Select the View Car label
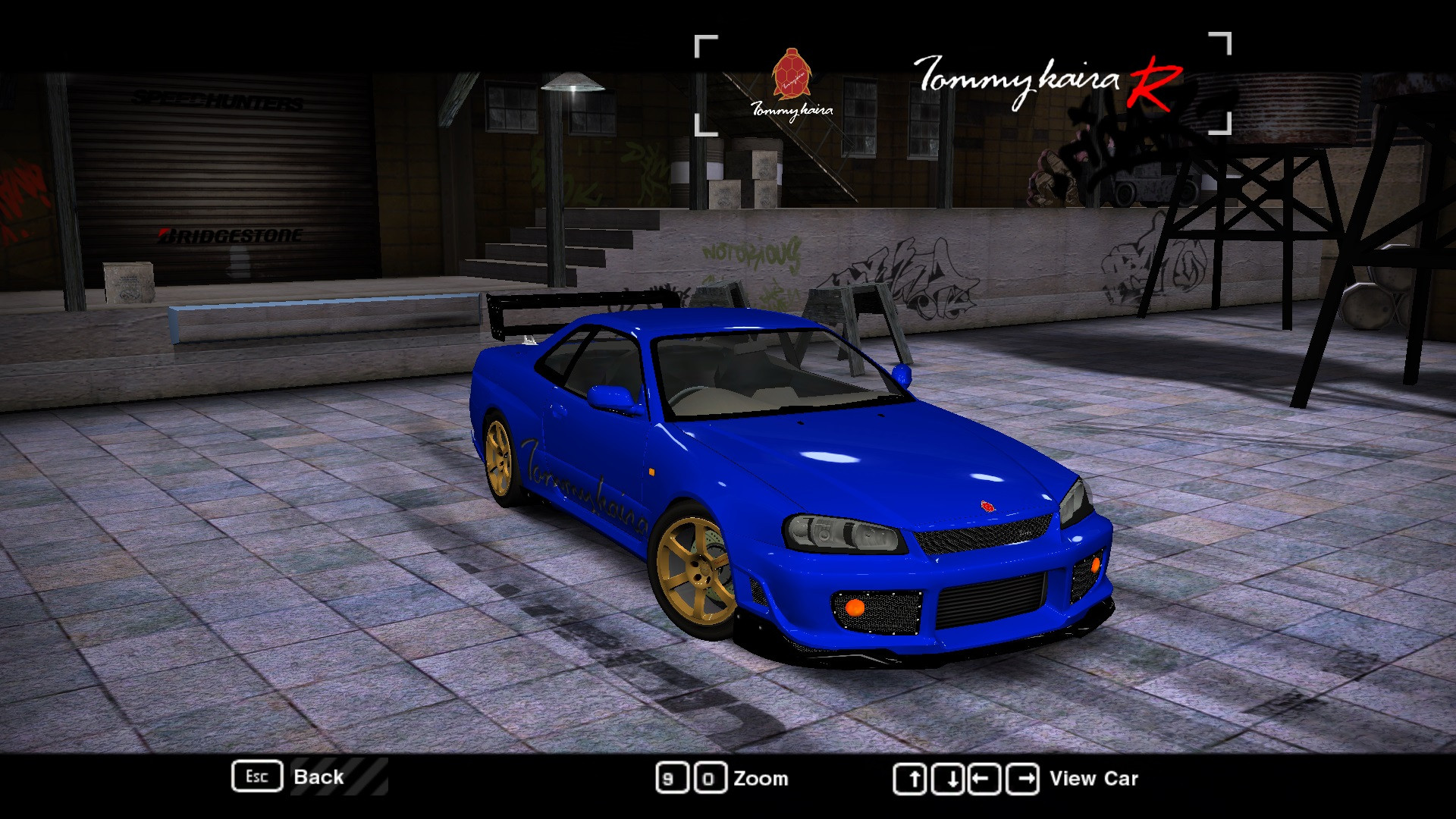The height and width of the screenshot is (819, 1456). tap(1093, 778)
